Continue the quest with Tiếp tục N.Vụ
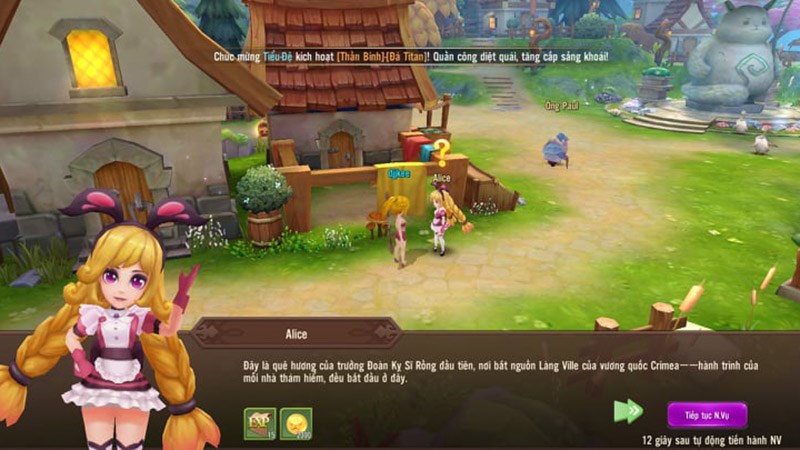 (x=707, y=414)
